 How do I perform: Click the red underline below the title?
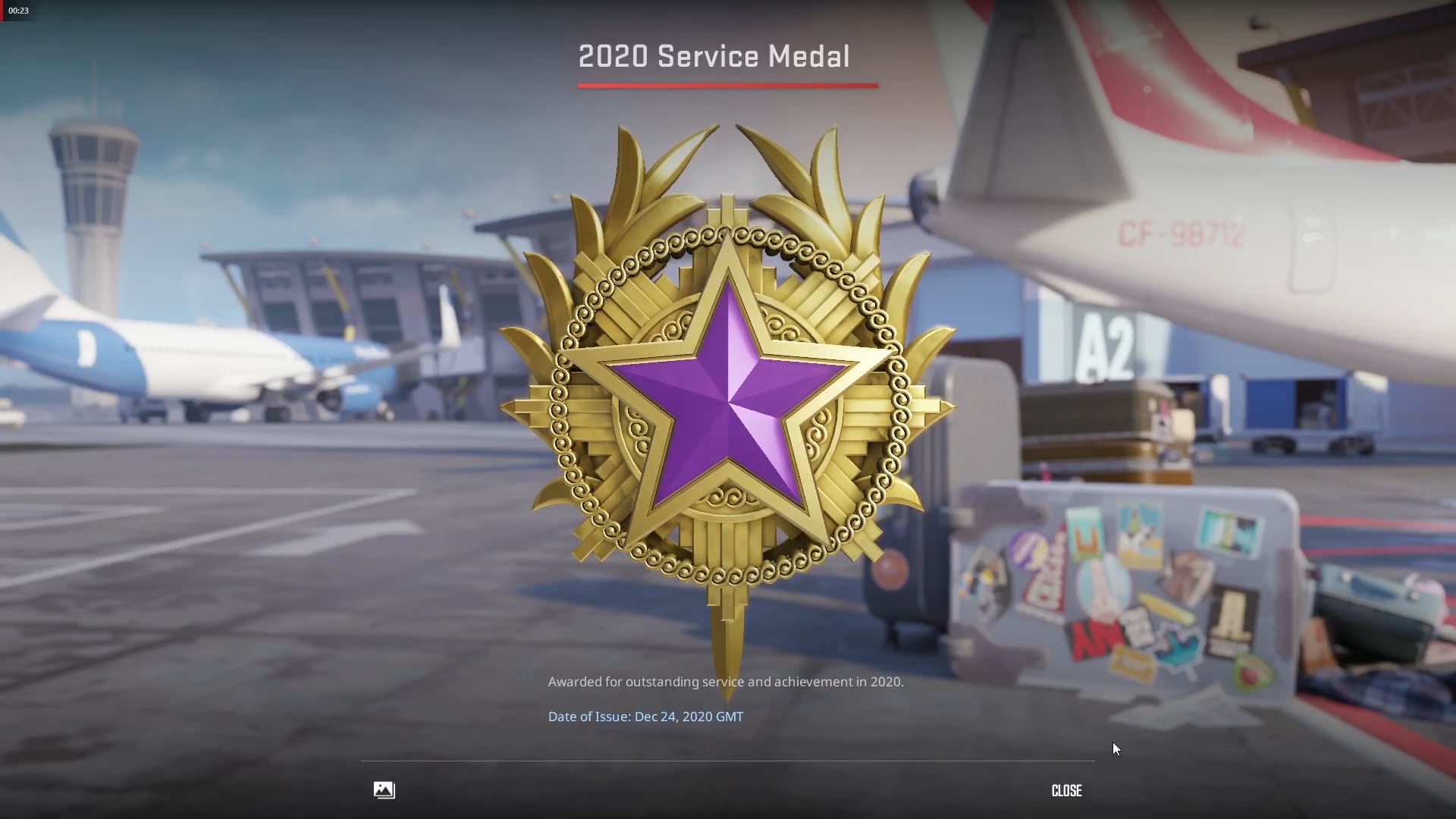pos(727,86)
